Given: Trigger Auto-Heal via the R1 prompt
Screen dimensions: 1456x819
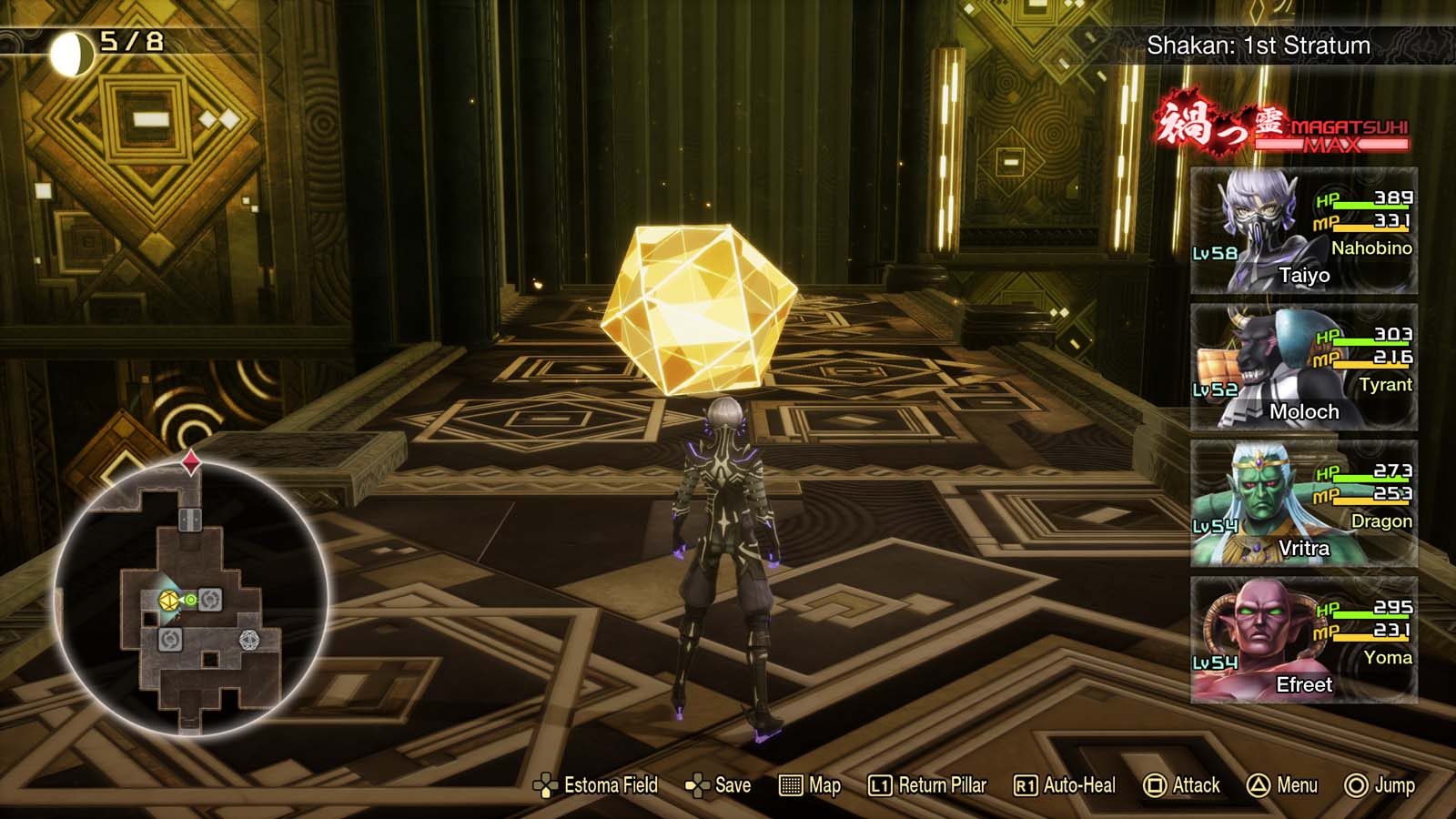Looking at the screenshot, I should tap(1063, 784).
